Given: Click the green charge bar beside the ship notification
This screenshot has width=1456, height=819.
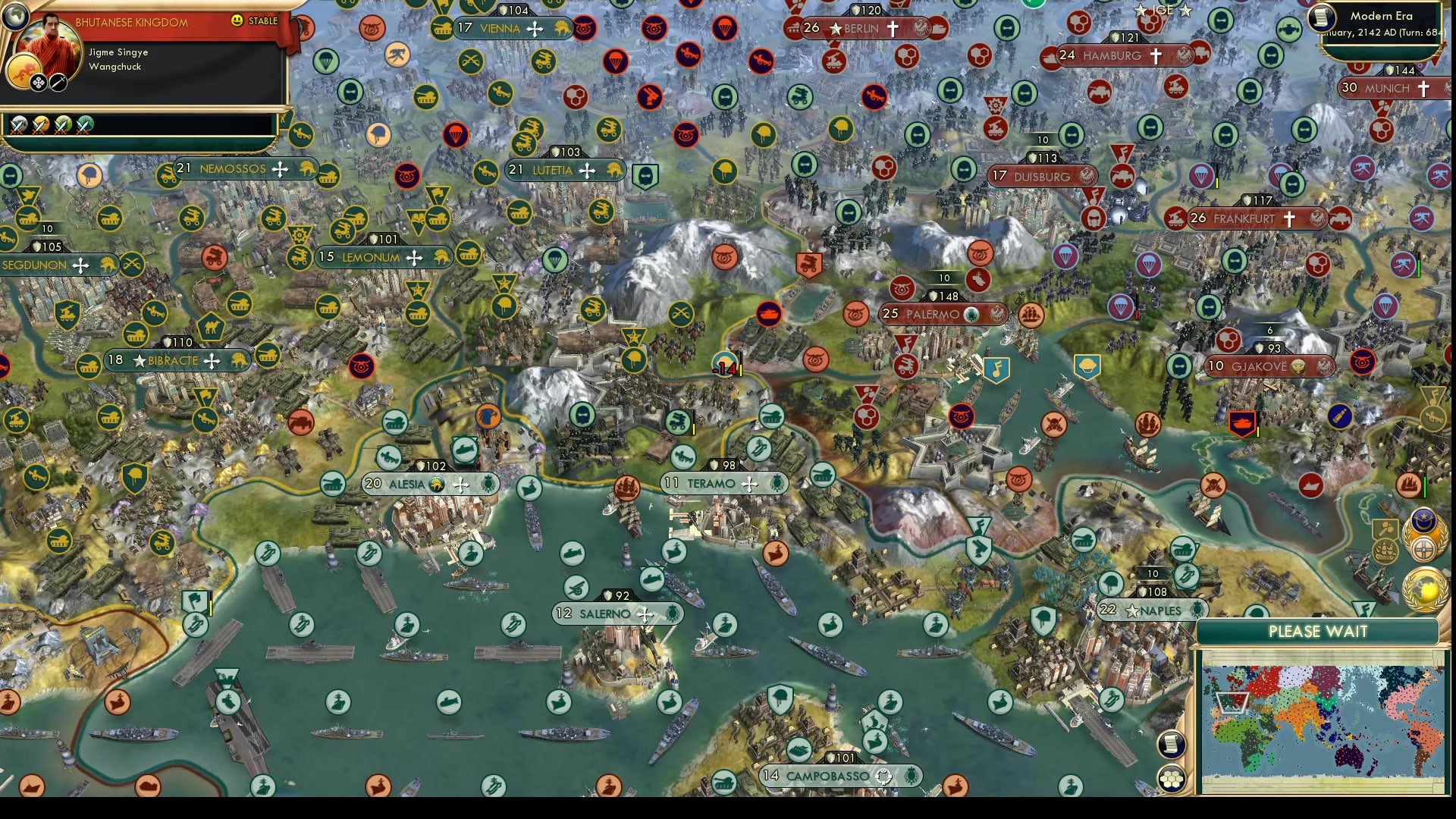Looking at the screenshot, I should pos(1425,485).
